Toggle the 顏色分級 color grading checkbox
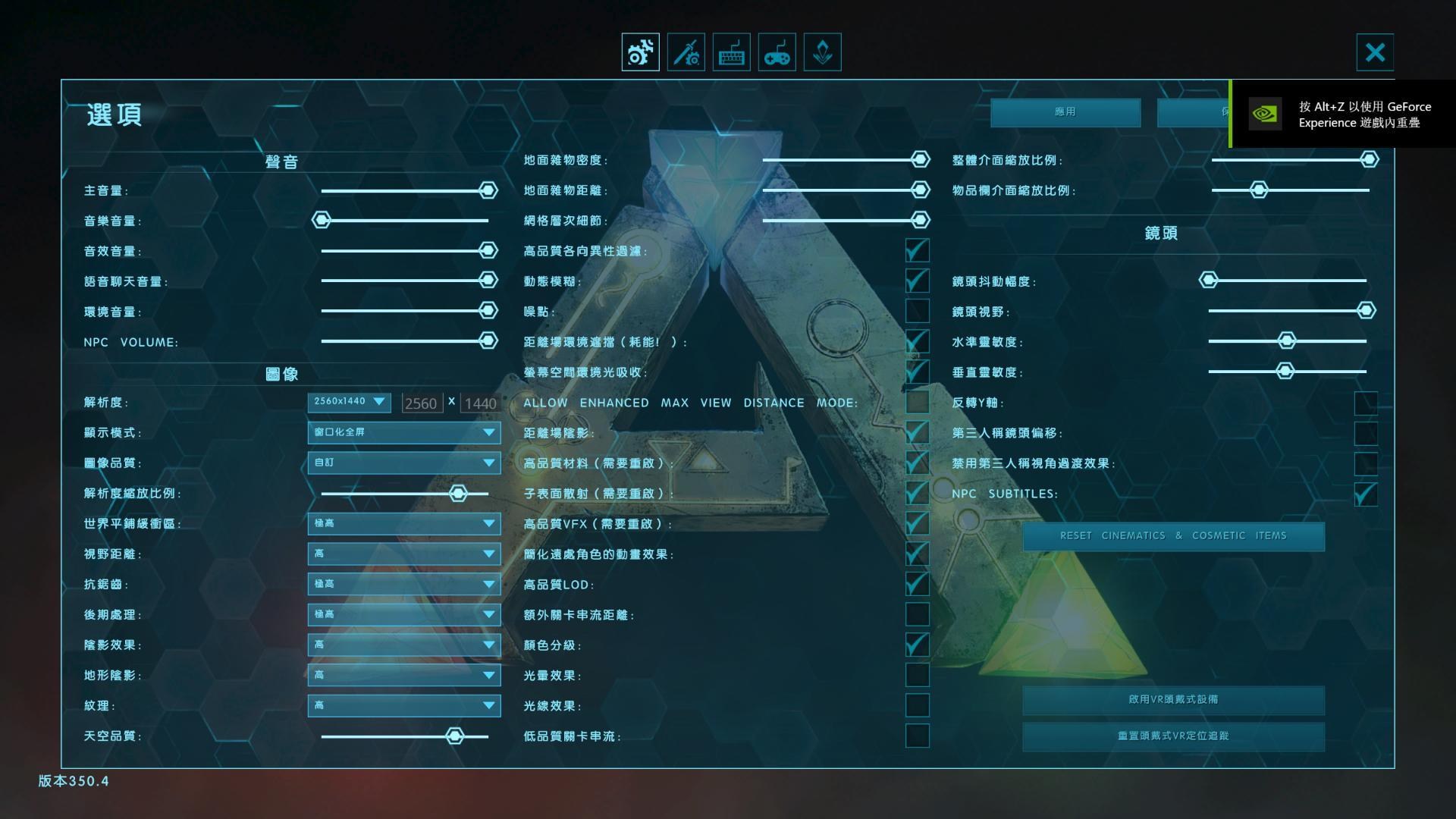The width and height of the screenshot is (1456, 819). pyautogui.click(x=917, y=645)
